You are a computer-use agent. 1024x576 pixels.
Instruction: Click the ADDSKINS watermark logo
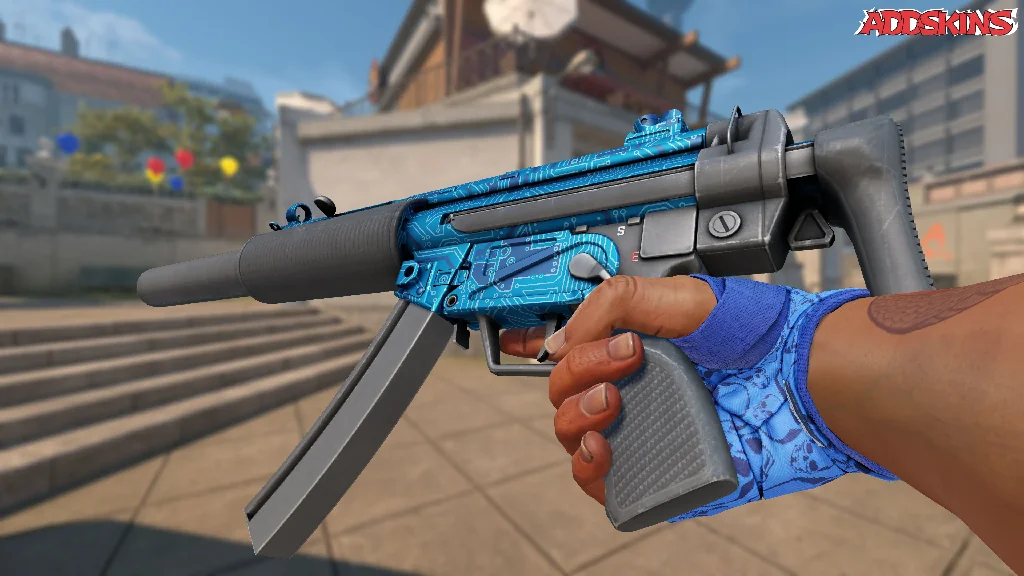(937, 22)
